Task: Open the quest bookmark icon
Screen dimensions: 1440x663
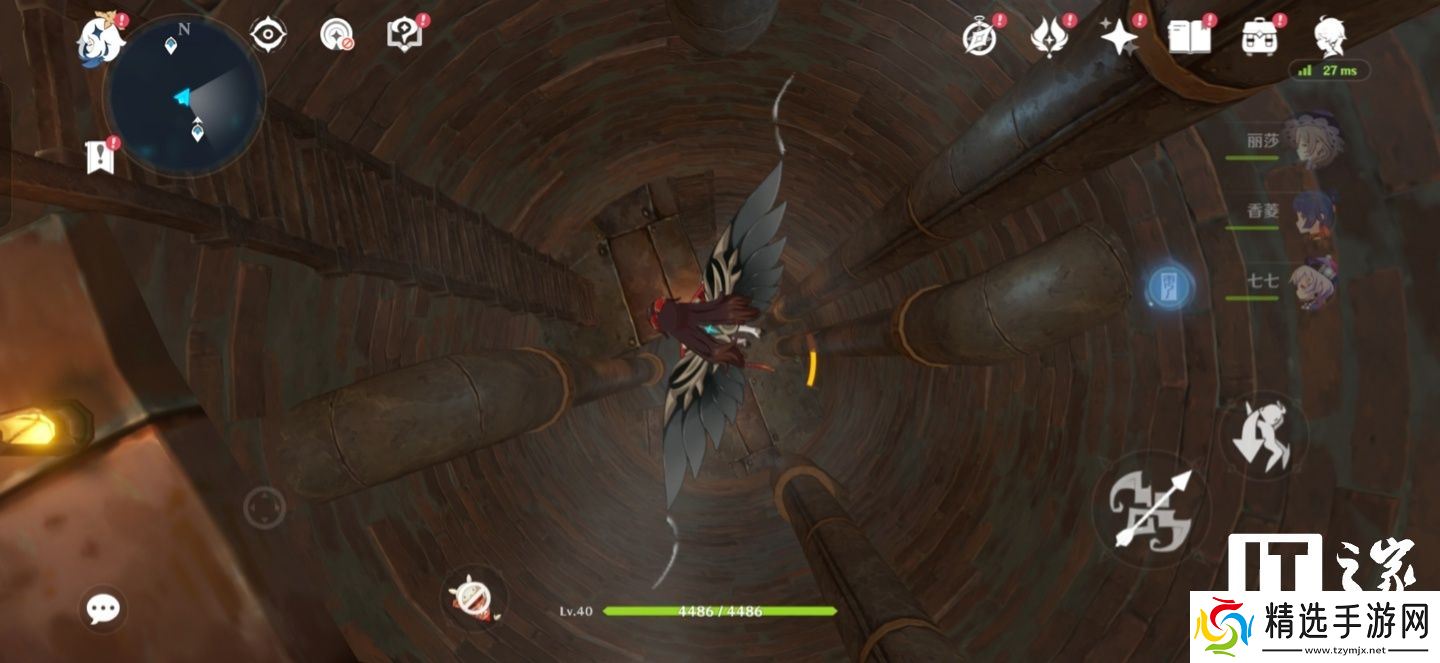Action: click(x=100, y=157)
